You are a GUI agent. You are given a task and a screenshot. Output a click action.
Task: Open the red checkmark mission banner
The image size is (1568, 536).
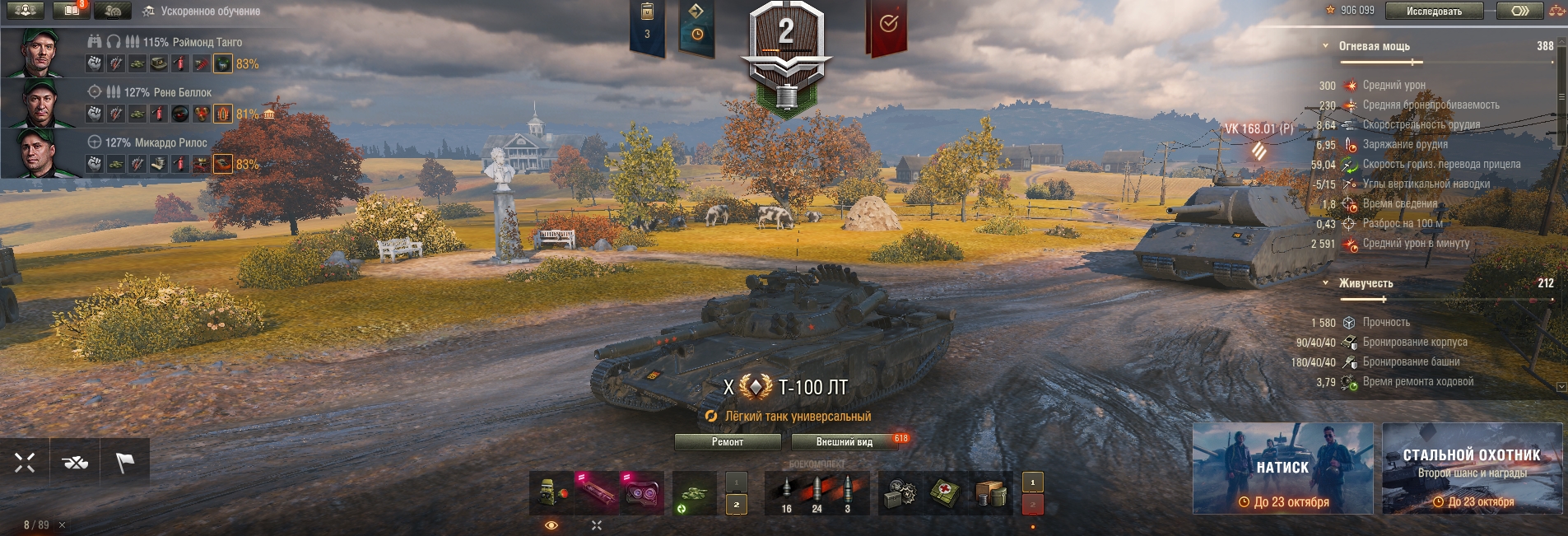[888, 25]
